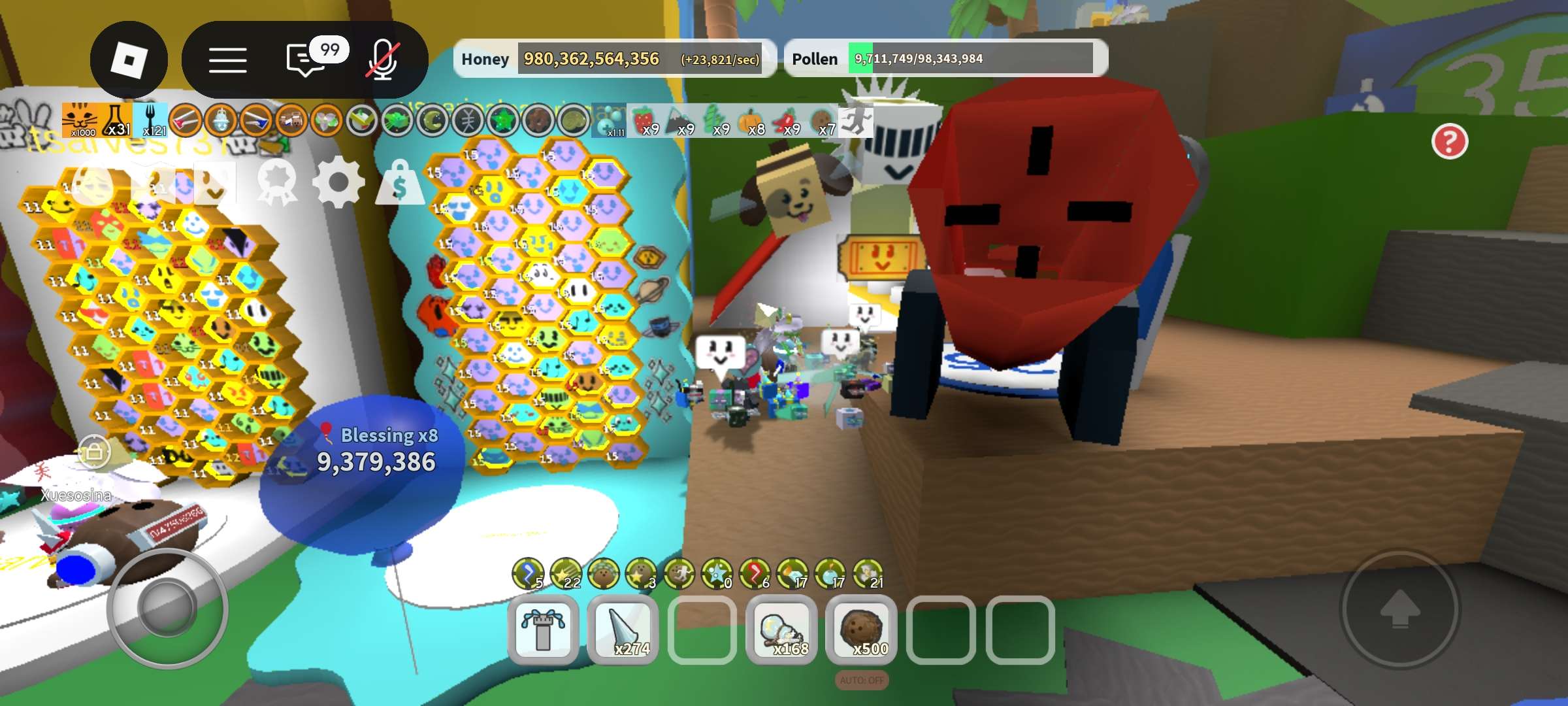Unmute the crossed-out microphone
The width and height of the screenshot is (1568, 706).
381,59
